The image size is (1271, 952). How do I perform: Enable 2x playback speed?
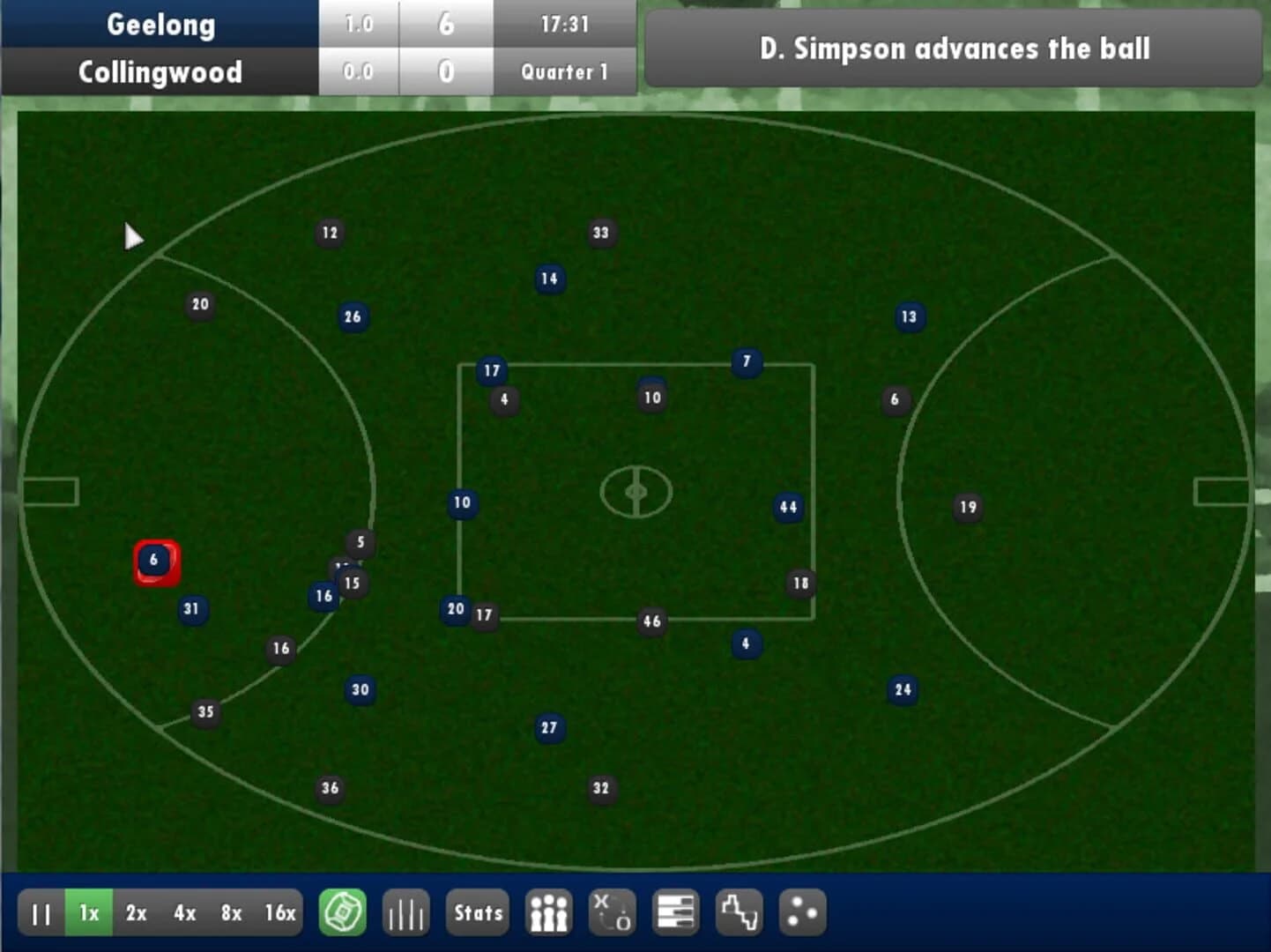pos(136,912)
